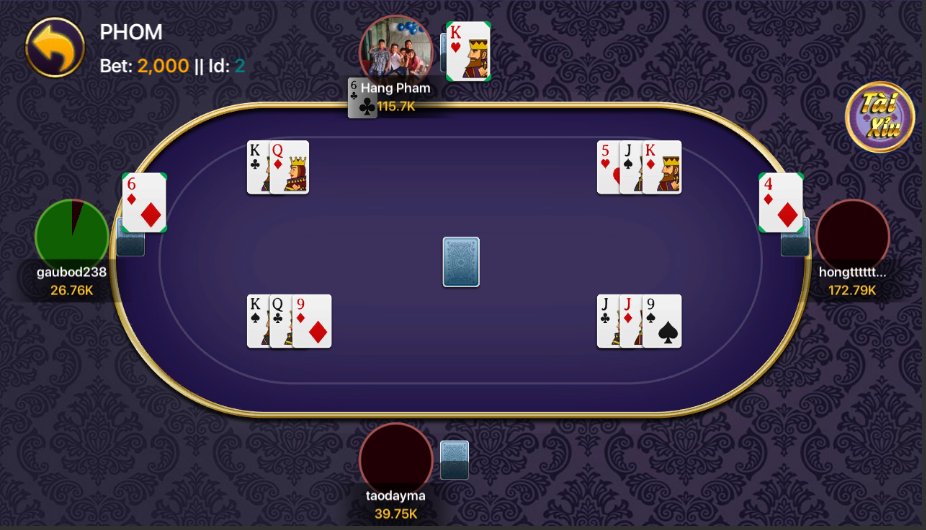The width and height of the screenshot is (926, 530).
Task: Pick the king of hearts card
Action: [468, 51]
